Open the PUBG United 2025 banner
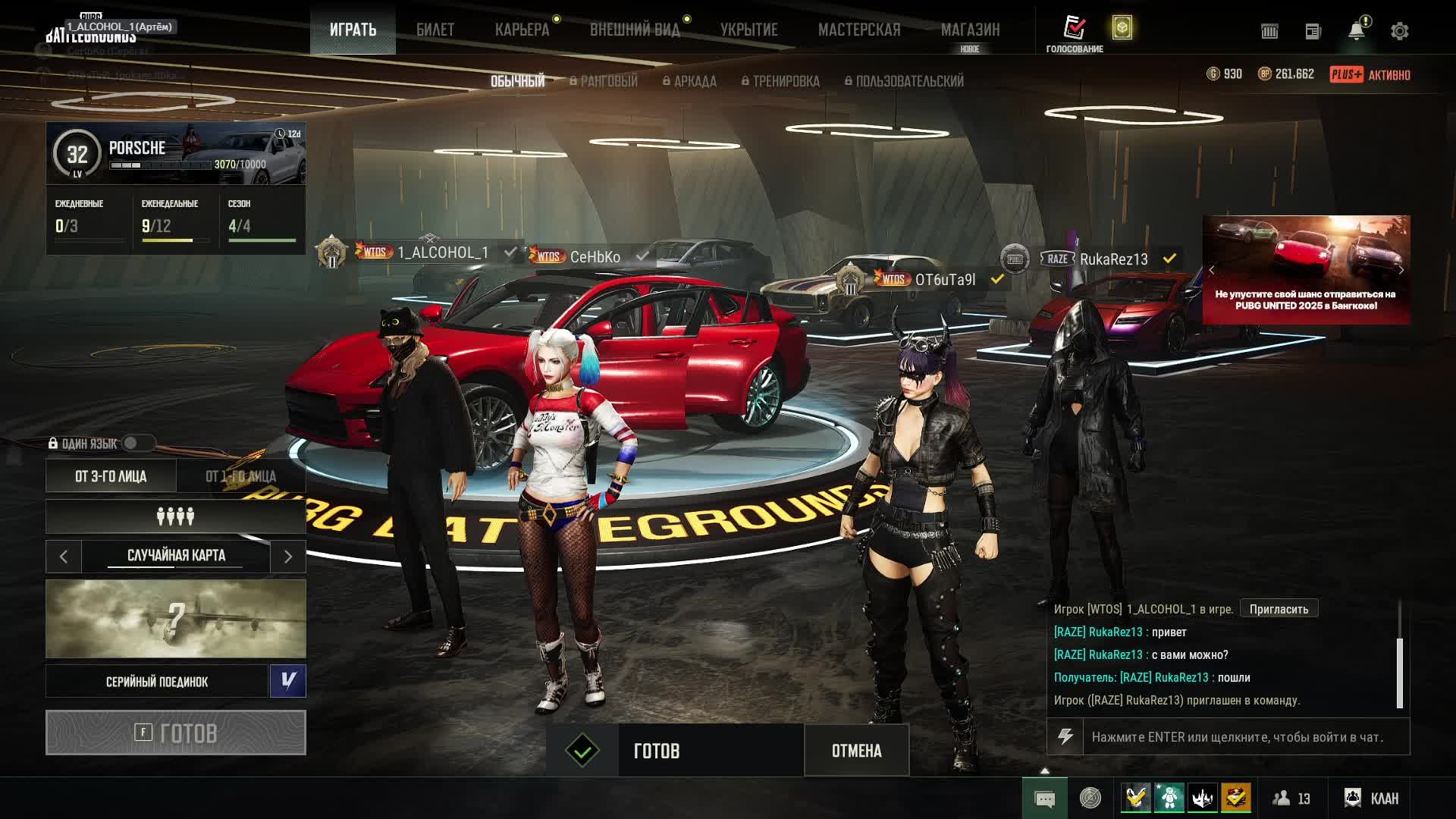This screenshot has height=819, width=1456. point(1306,270)
